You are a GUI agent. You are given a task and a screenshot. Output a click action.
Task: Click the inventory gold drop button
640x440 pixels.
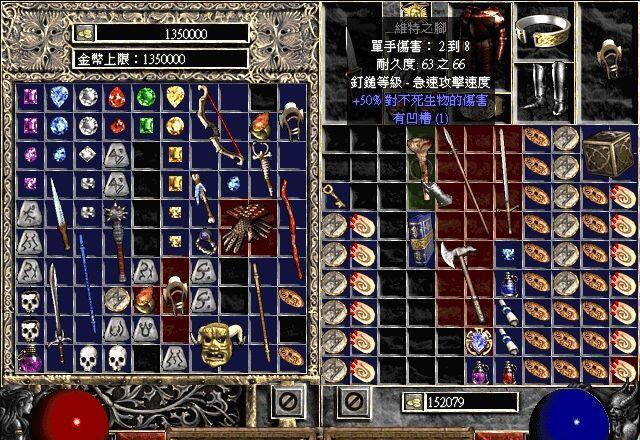coord(412,401)
